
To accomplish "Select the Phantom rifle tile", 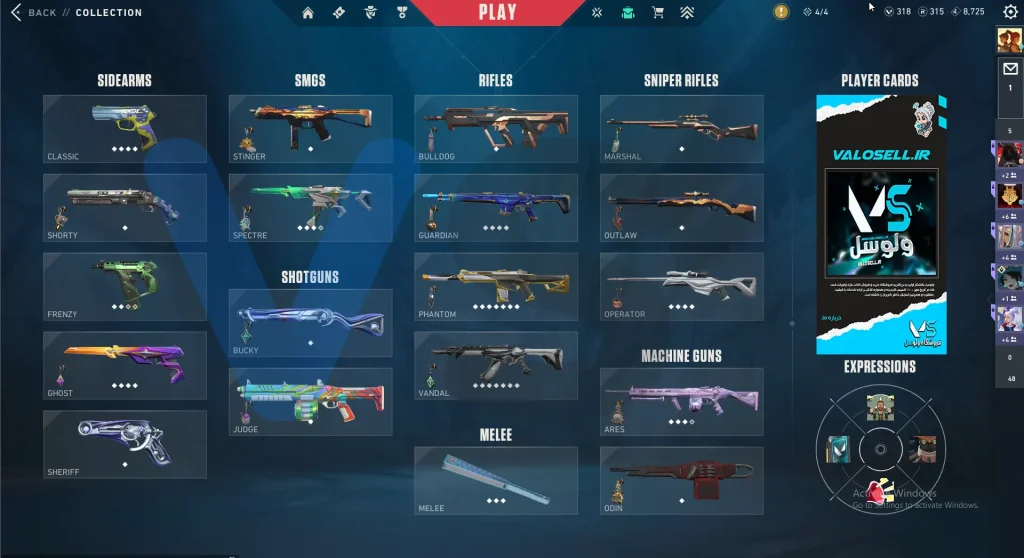I will [x=496, y=287].
